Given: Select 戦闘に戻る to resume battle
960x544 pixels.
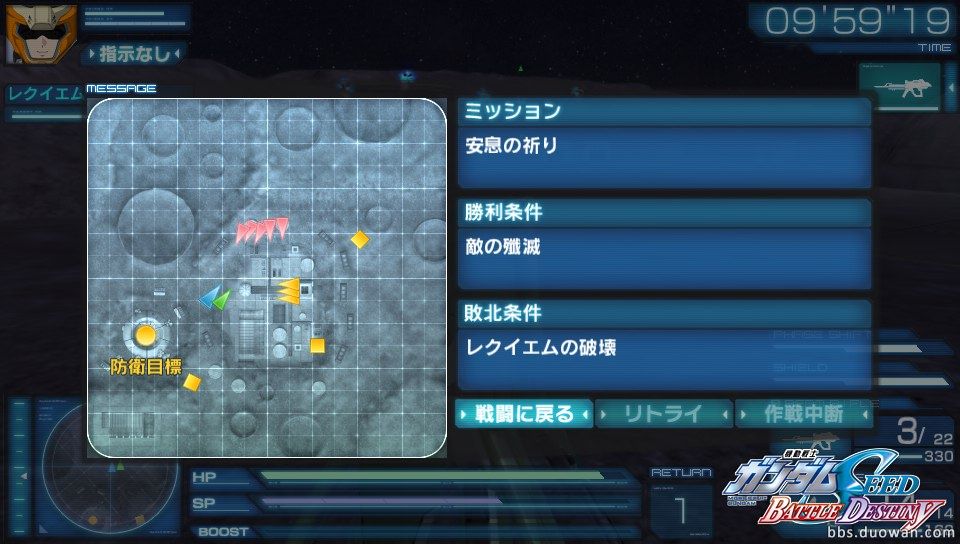Looking at the screenshot, I should (x=524, y=413).
